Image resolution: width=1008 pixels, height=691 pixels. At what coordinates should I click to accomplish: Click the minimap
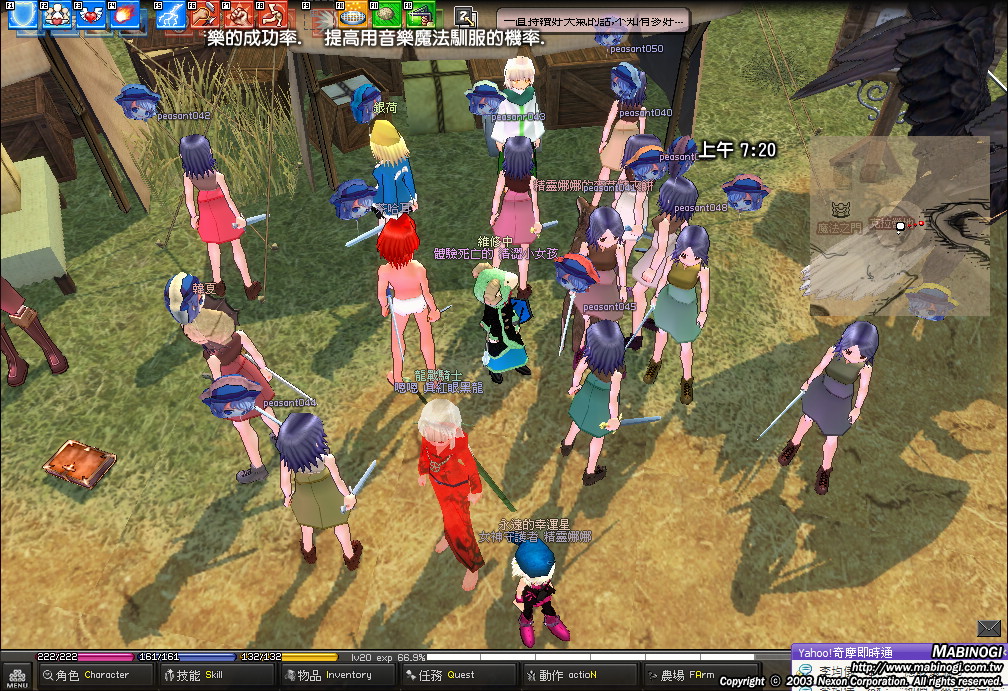[x=898, y=226]
